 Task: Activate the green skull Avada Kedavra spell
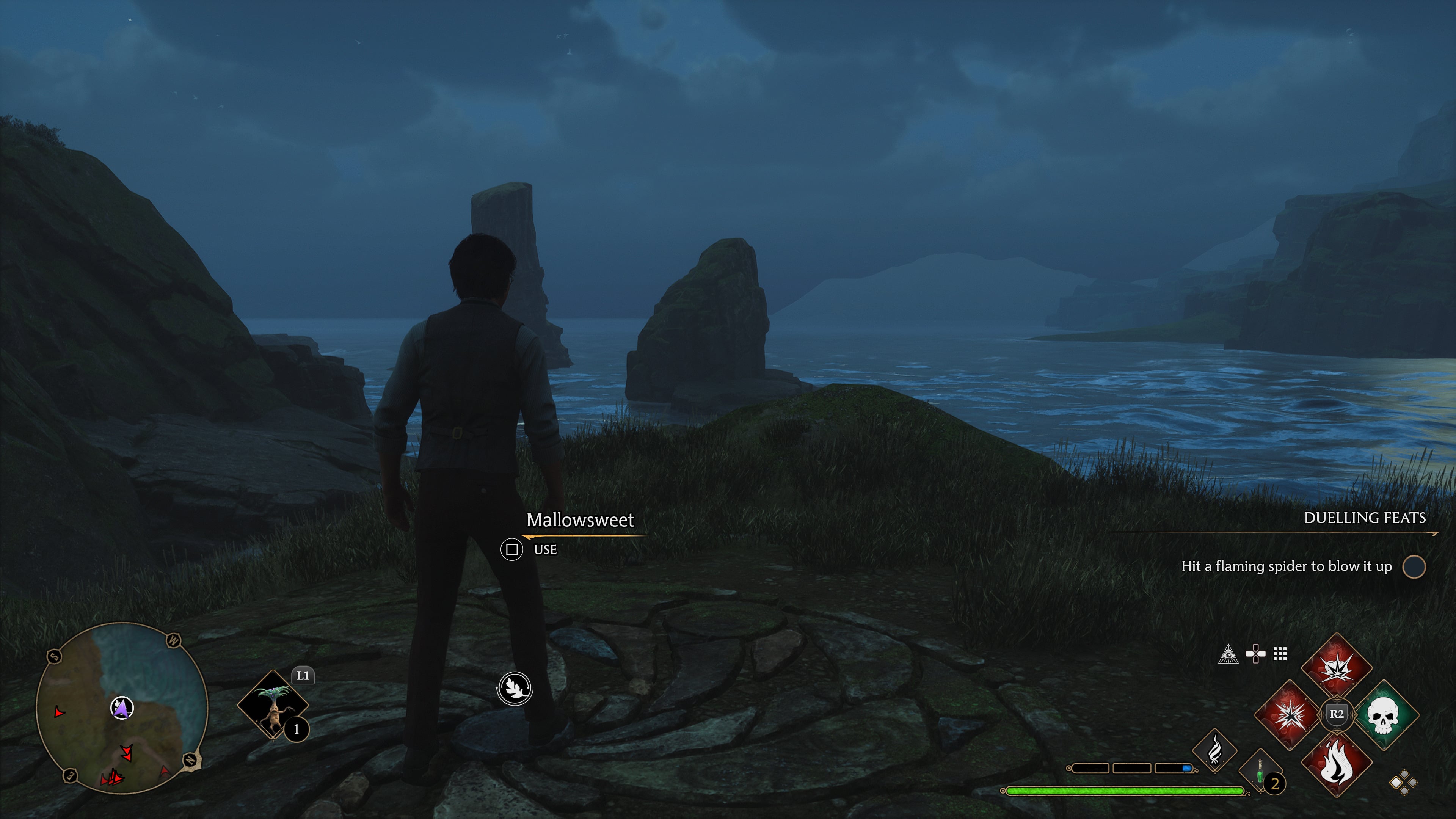1383,715
